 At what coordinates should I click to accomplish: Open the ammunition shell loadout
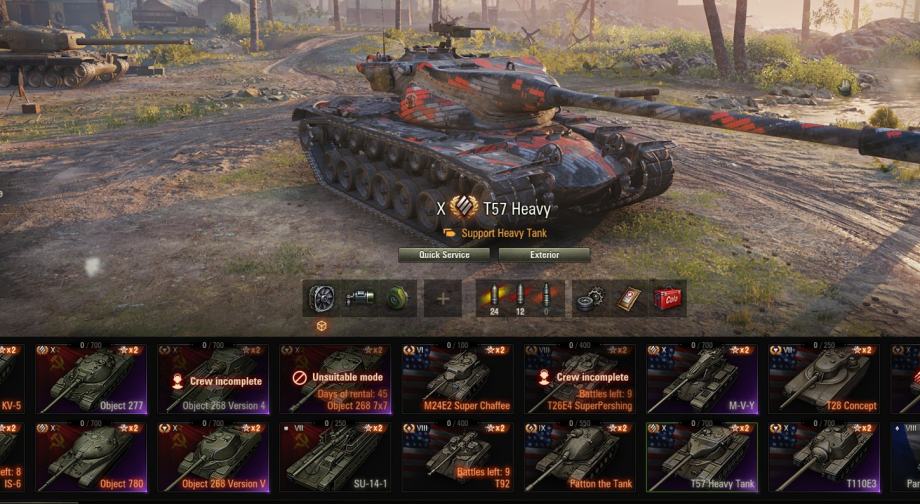point(519,298)
